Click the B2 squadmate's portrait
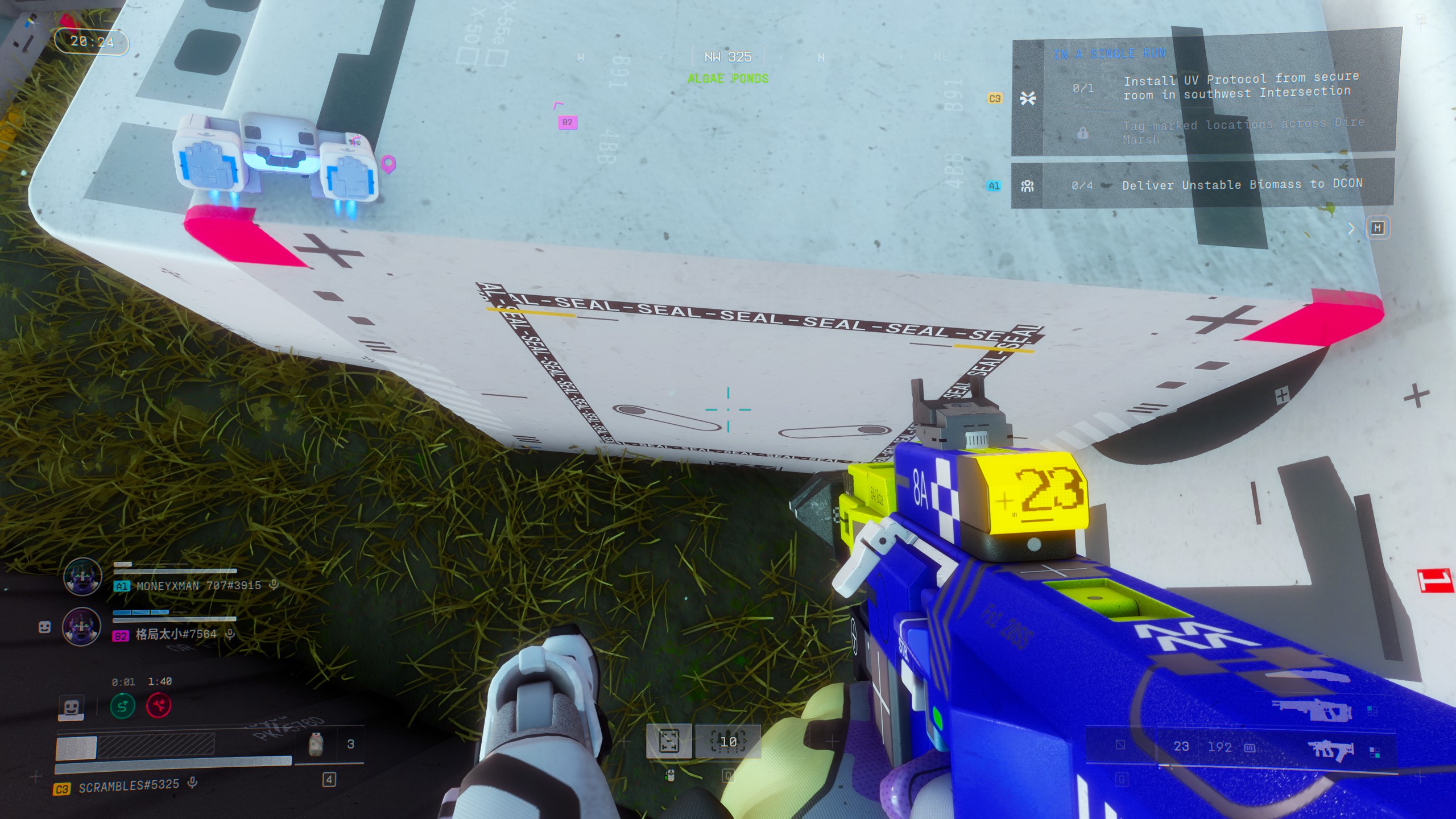 click(82, 626)
